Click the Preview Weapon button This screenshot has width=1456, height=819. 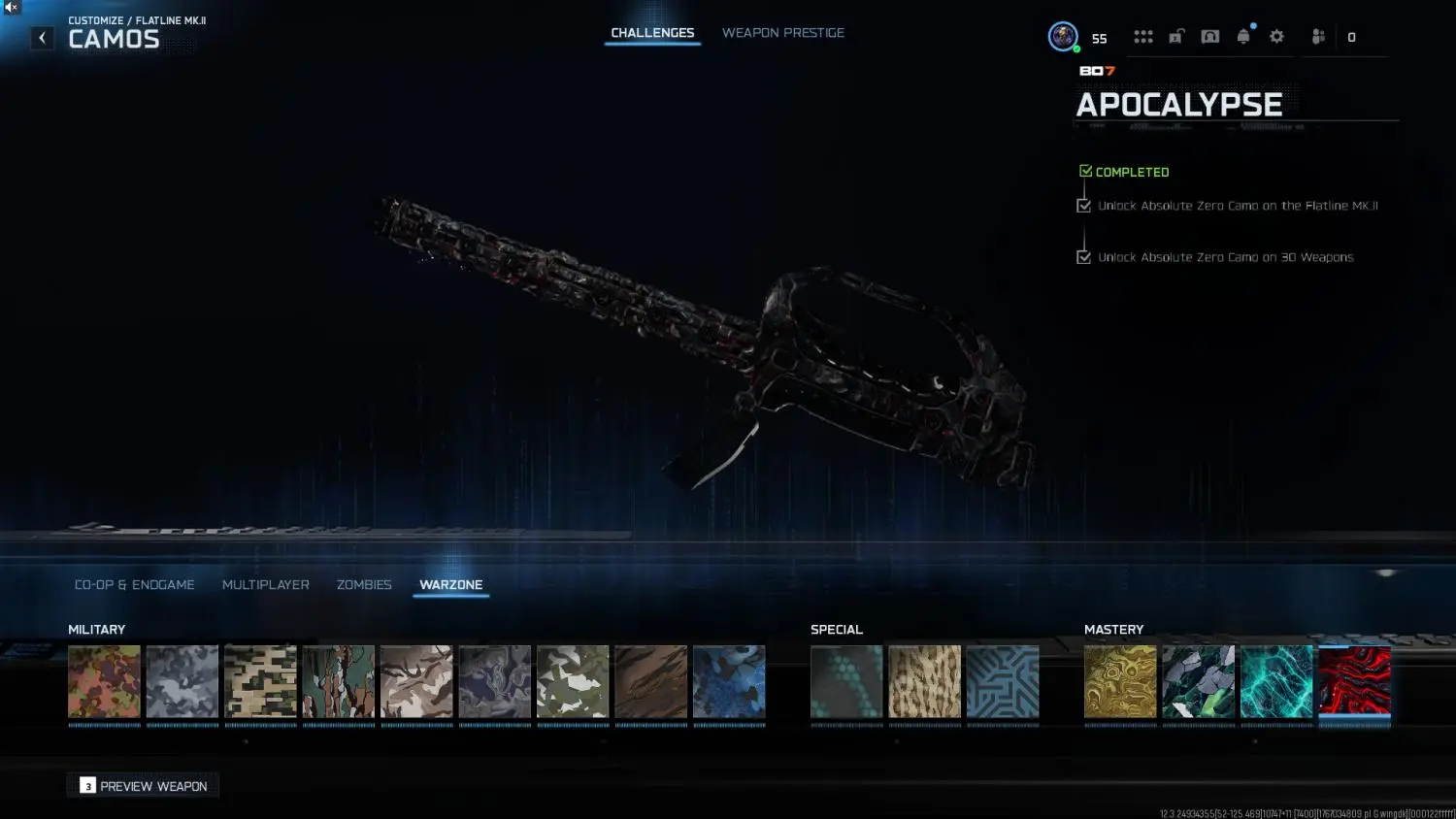click(x=142, y=785)
